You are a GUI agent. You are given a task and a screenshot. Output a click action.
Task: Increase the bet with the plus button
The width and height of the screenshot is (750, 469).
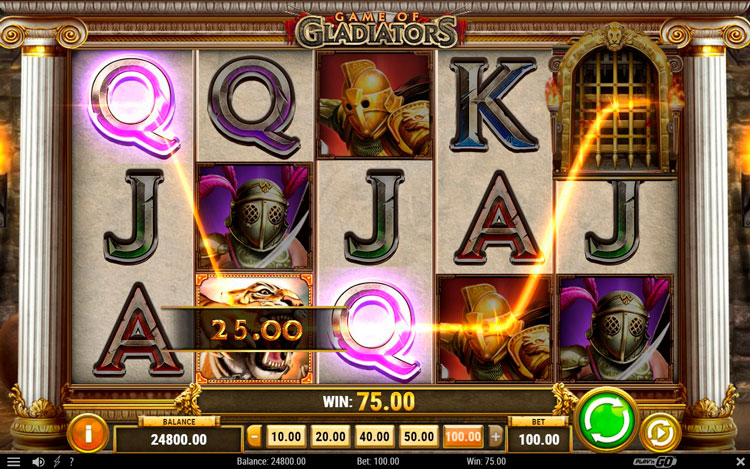(495, 436)
